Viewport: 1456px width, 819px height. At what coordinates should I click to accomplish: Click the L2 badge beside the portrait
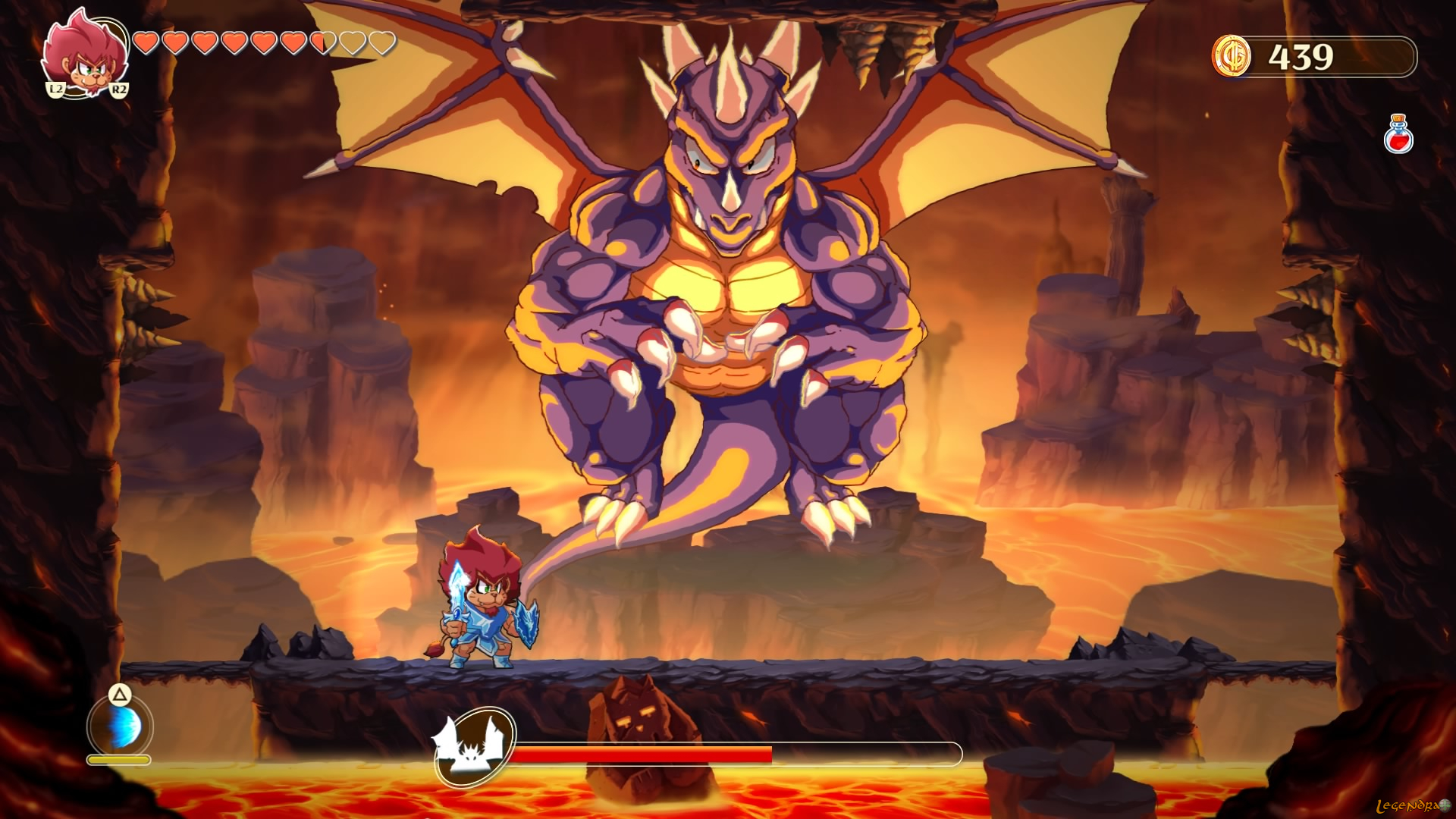tap(55, 89)
